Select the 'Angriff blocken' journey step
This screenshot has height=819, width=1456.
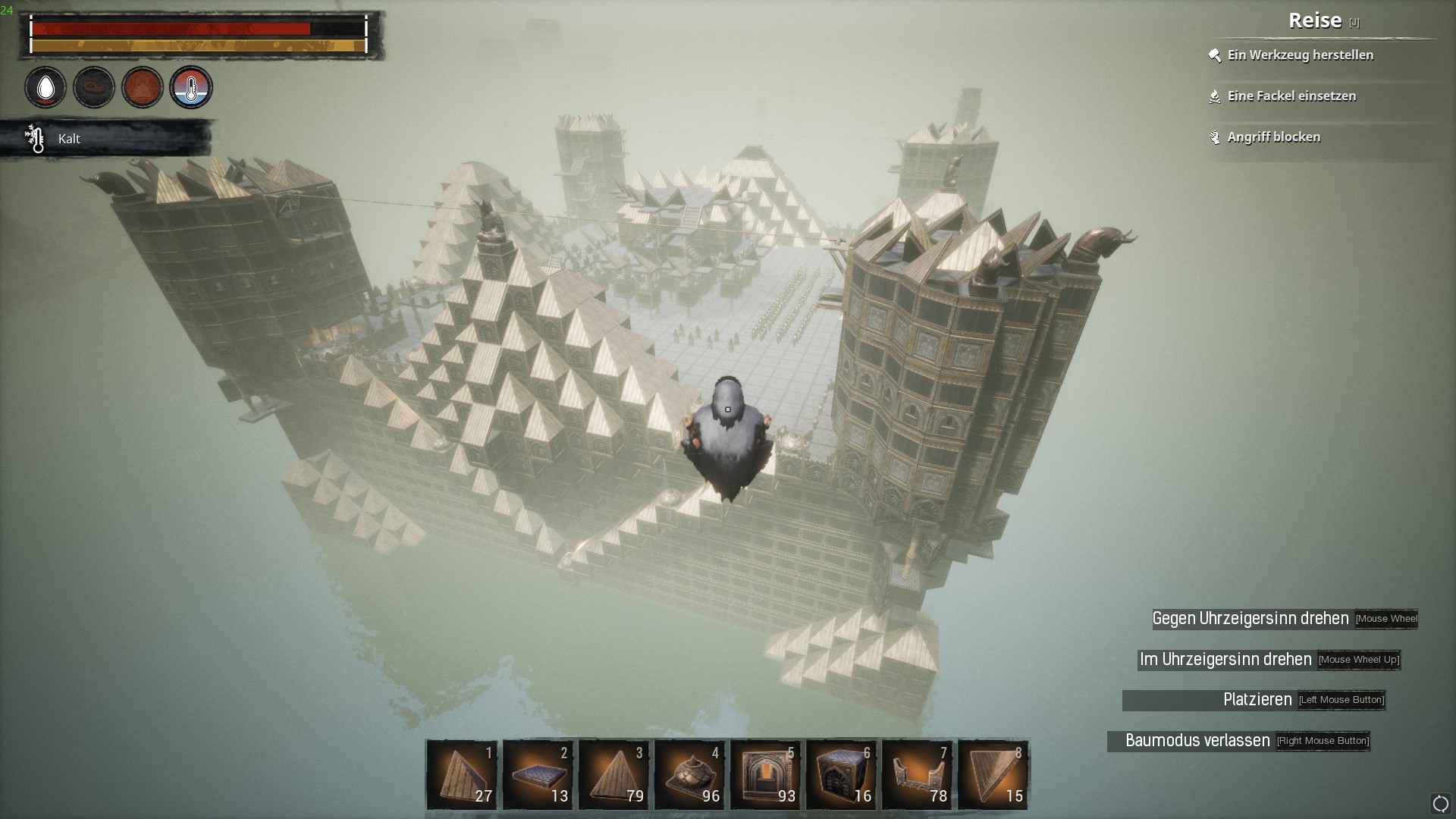click(x=1273, y=137)
